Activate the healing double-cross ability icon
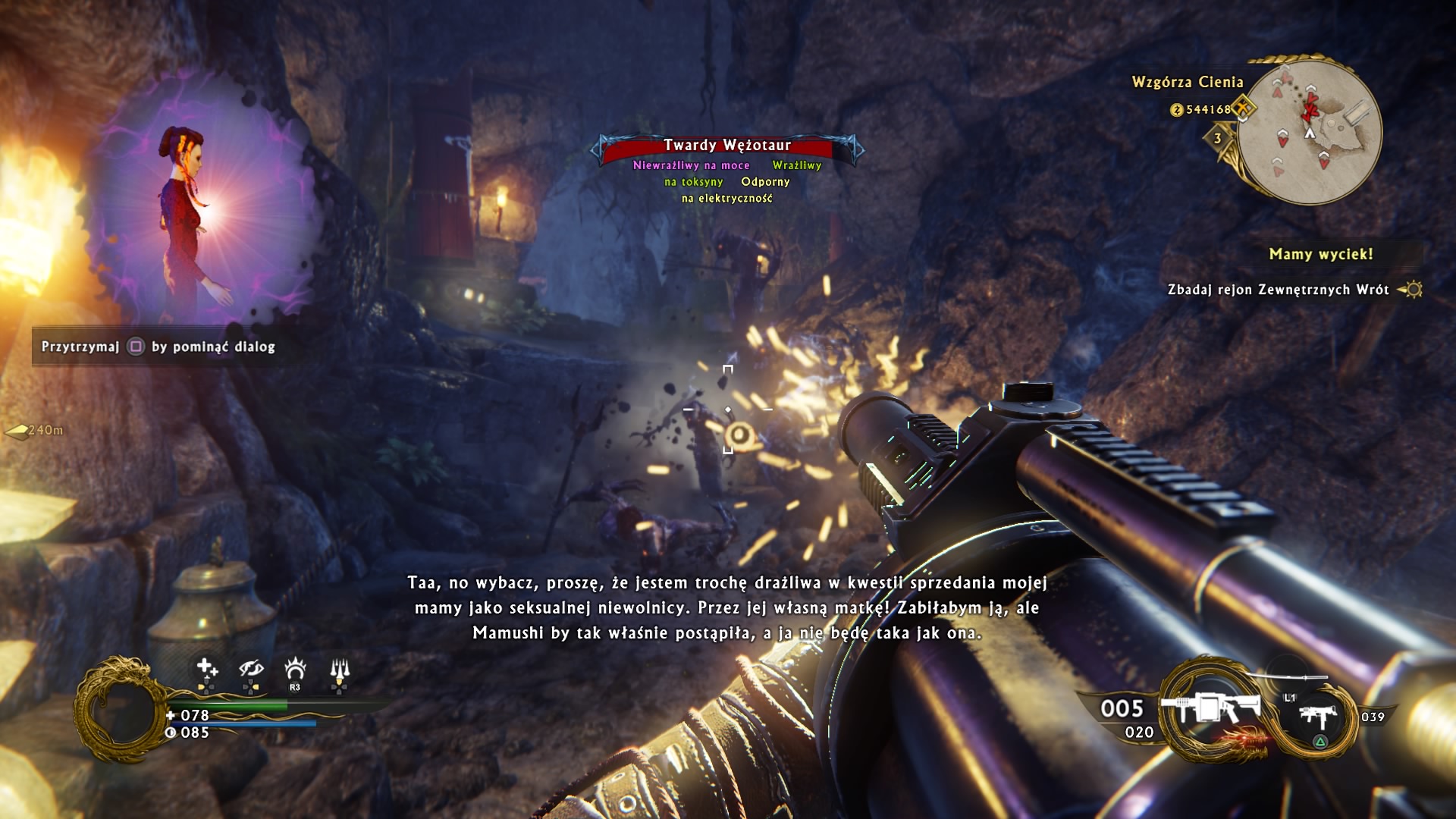This screenshot has height=819, width=1456. pyautogui.click(x=206, y=668)
